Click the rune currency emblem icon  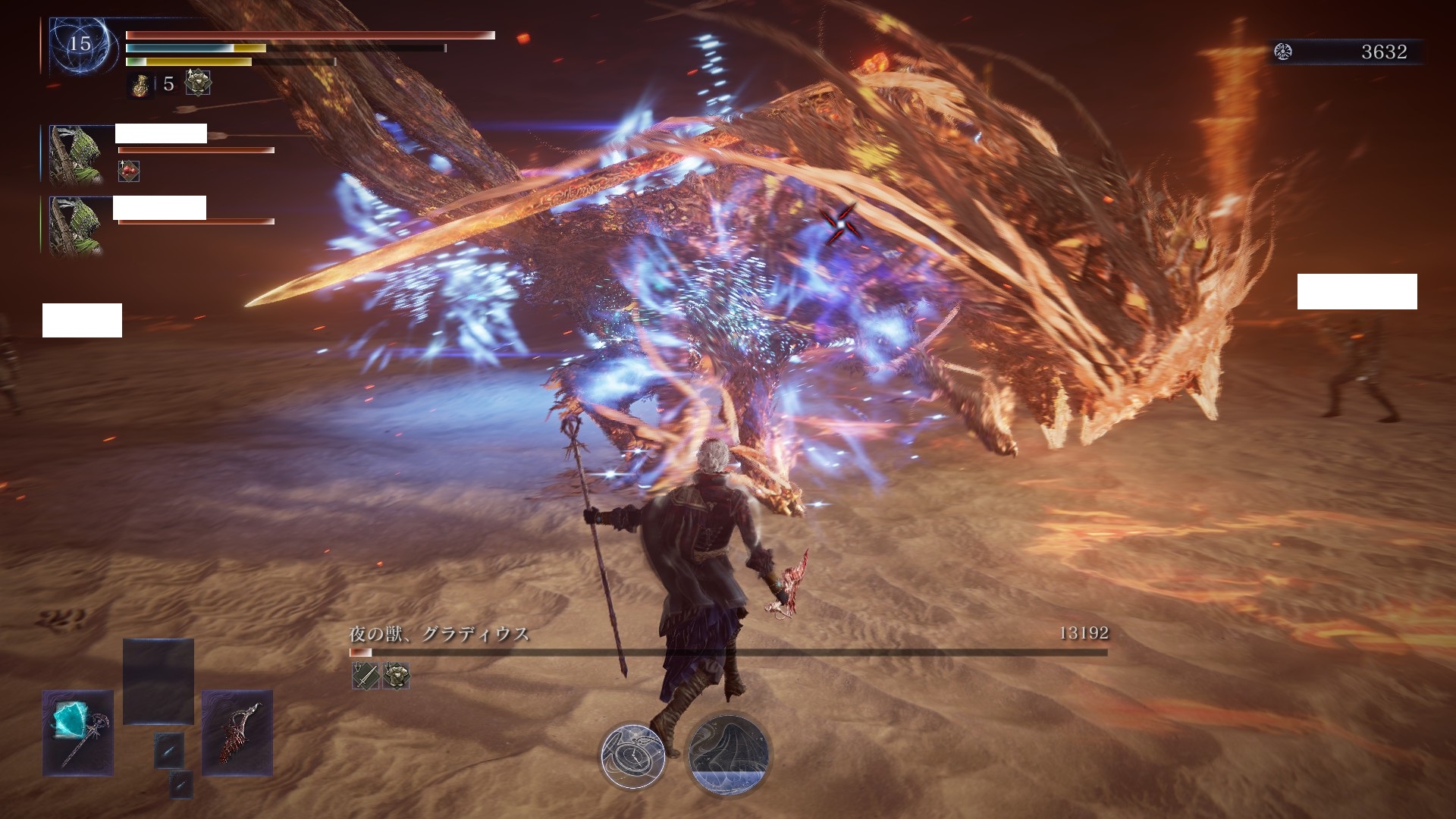click(x=1283, y=52)
